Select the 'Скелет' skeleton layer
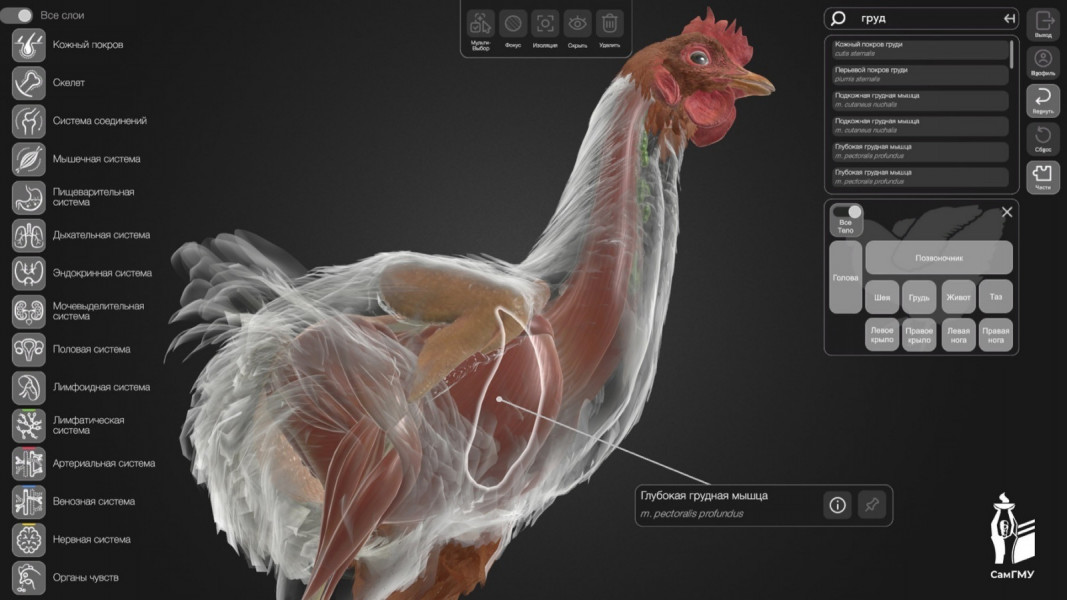This screenshot has height=600, width=1067. [x=28, y=83]
